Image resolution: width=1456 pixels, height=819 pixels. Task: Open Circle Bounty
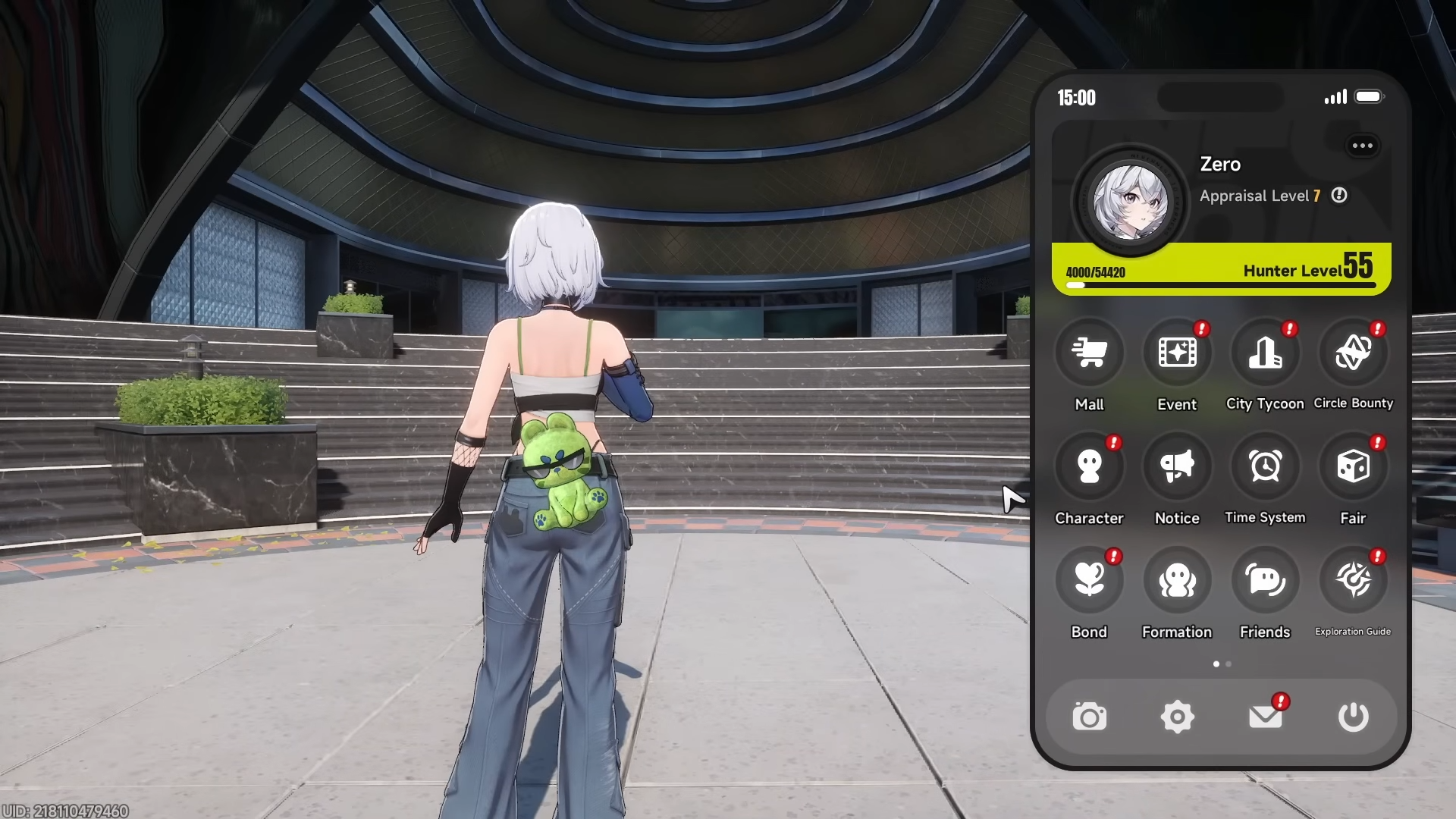pyautogui.click(x=1353, y=353)
